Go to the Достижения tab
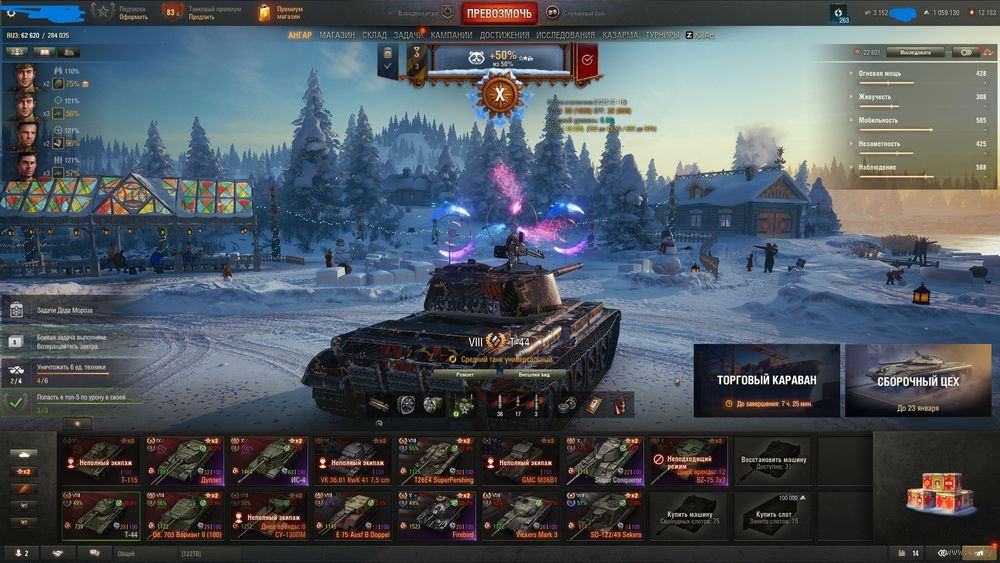Viewport: 1000px width, 563px height. [x=504, y=35]
